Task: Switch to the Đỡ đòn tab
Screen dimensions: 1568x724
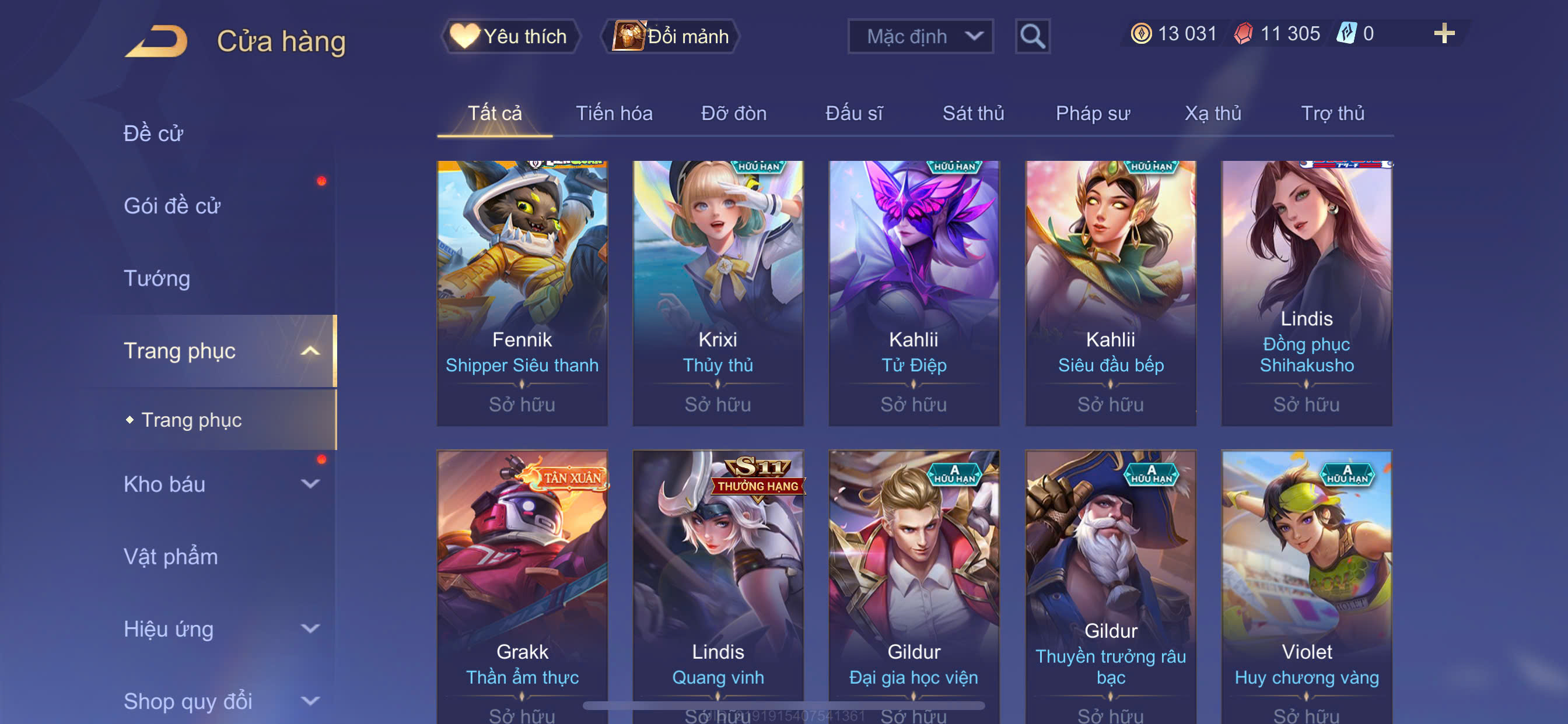Action: (x=733, y=113)
